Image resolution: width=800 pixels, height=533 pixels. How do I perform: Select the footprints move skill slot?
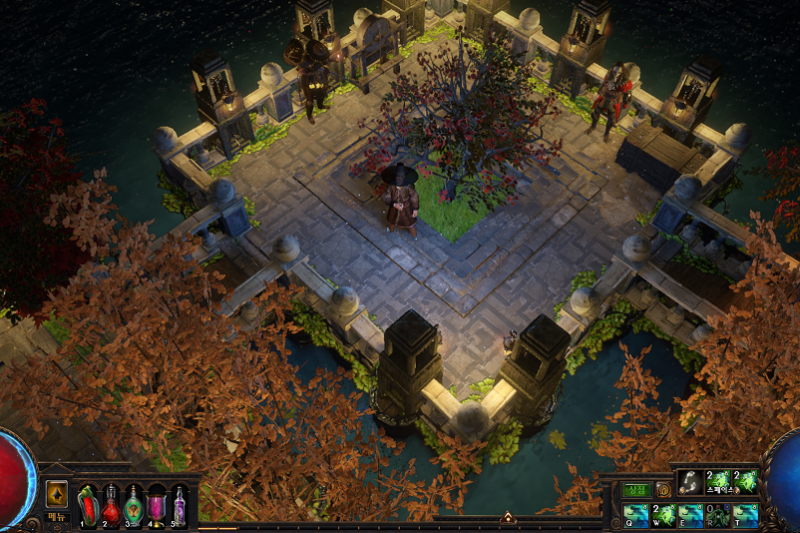pyautogui.click(x=691, y=482)
